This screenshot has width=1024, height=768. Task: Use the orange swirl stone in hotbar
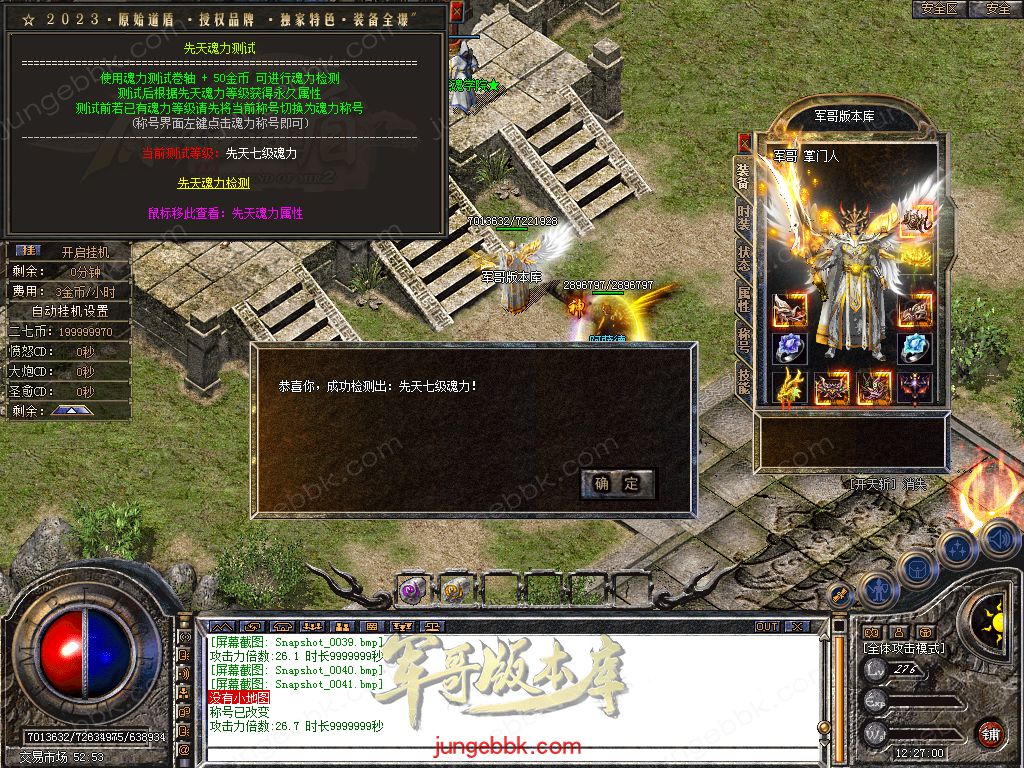point(455,589)
